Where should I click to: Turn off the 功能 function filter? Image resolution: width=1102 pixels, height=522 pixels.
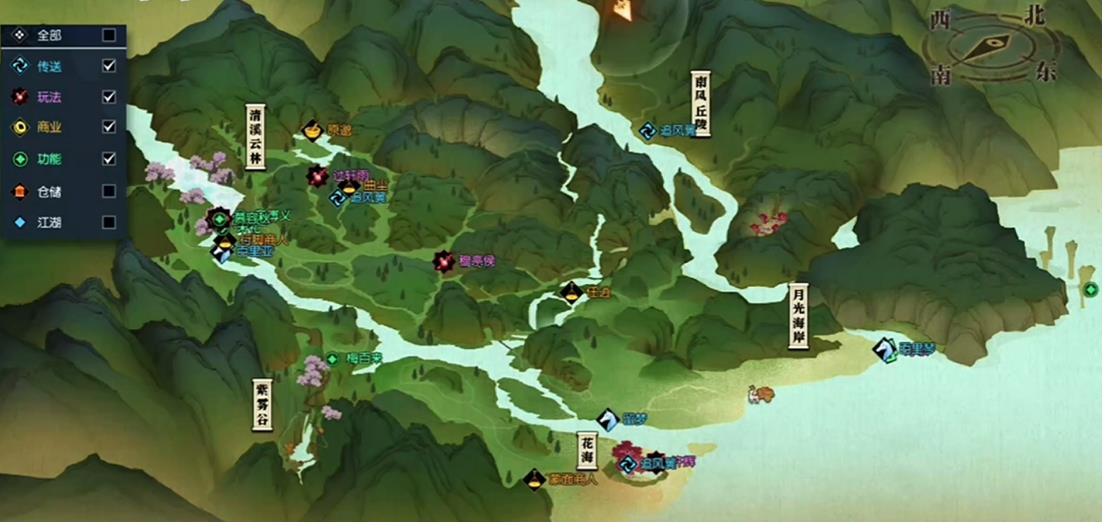coord(109,158)
